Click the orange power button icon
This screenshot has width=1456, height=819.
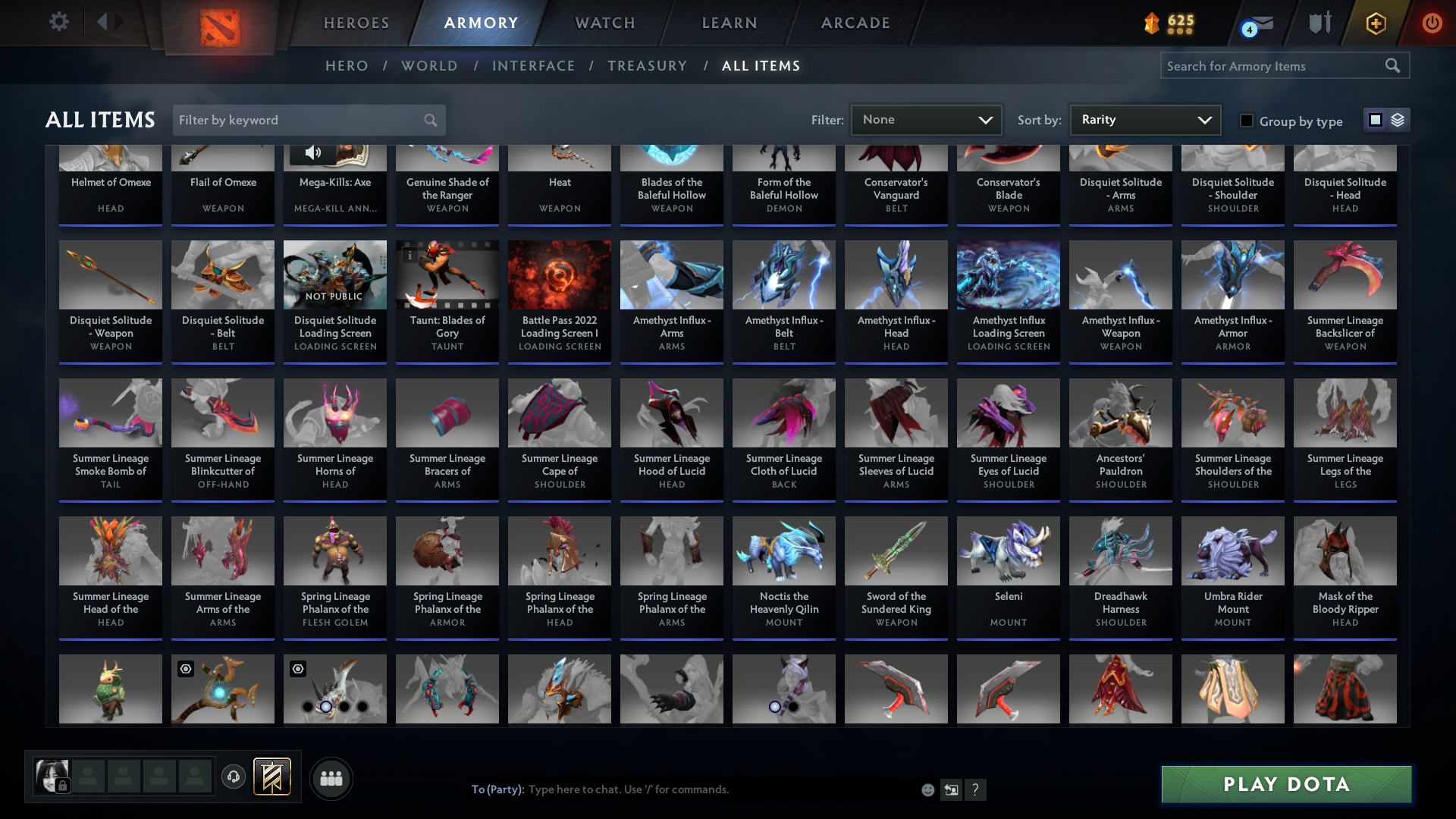(1432, 23)
